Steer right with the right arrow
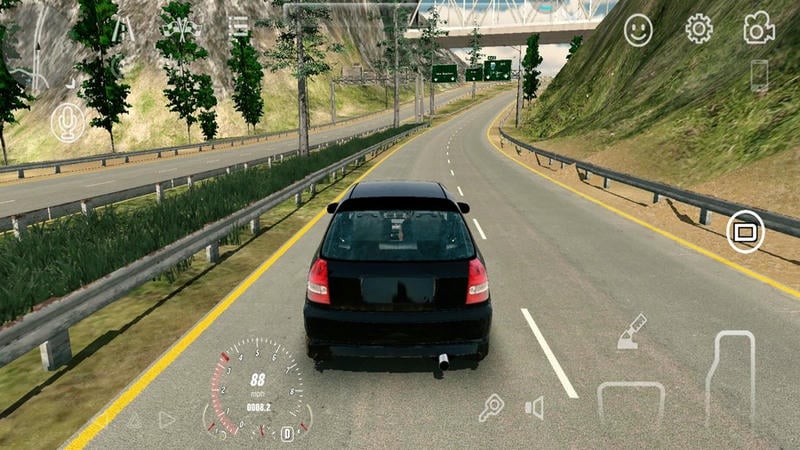 coord(167,420)
